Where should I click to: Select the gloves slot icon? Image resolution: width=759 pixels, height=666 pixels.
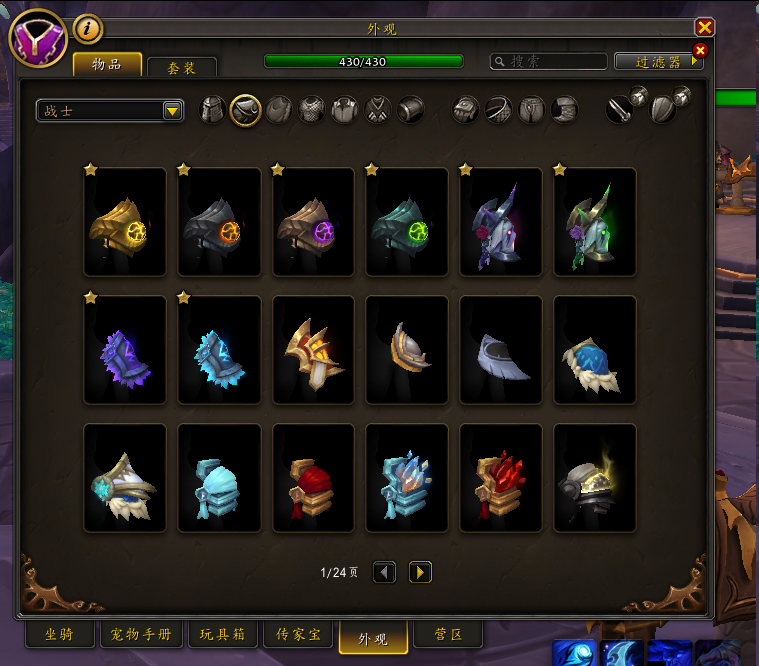467,110
